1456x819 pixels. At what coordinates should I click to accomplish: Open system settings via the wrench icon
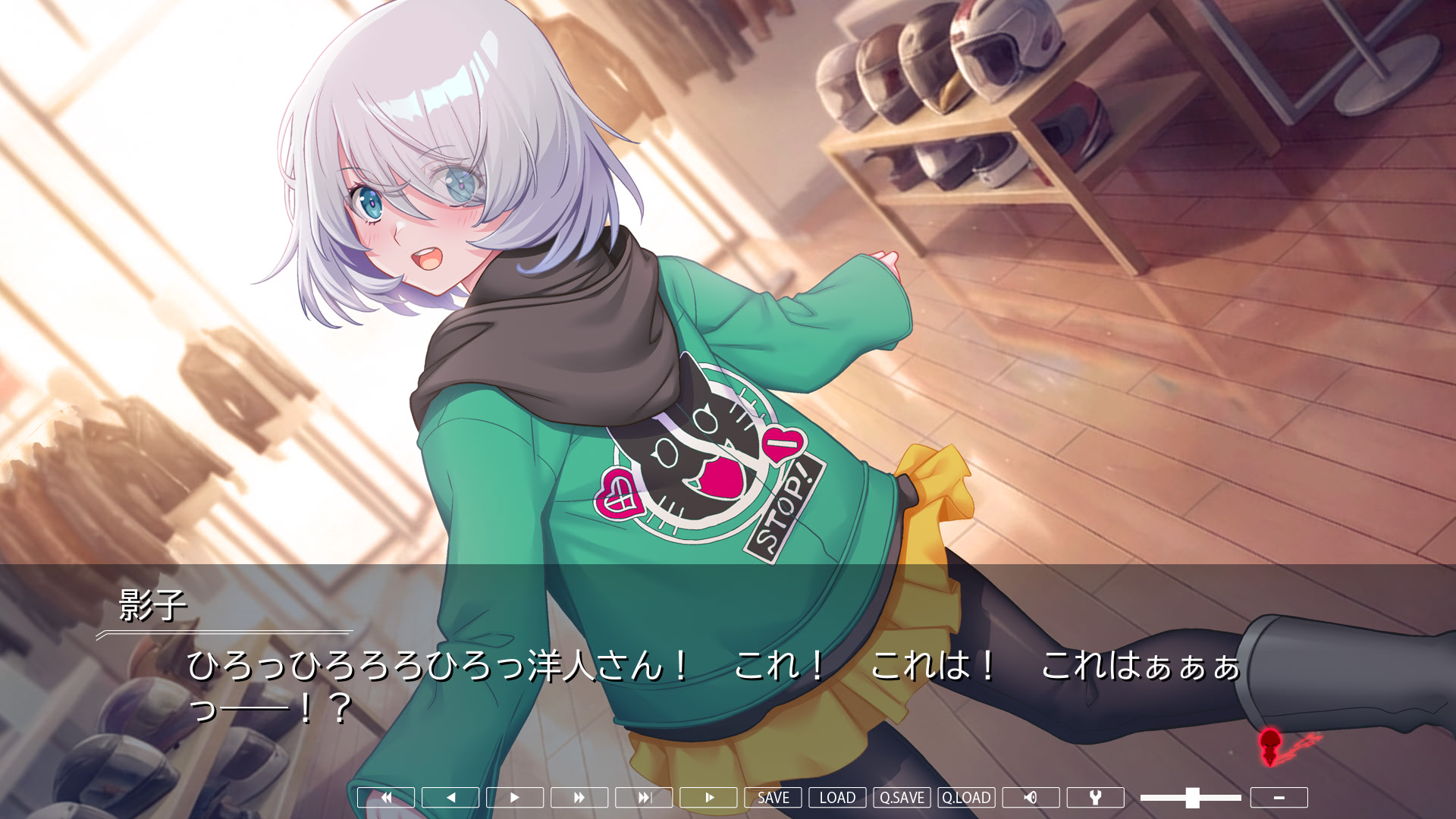pos(1097,797)
